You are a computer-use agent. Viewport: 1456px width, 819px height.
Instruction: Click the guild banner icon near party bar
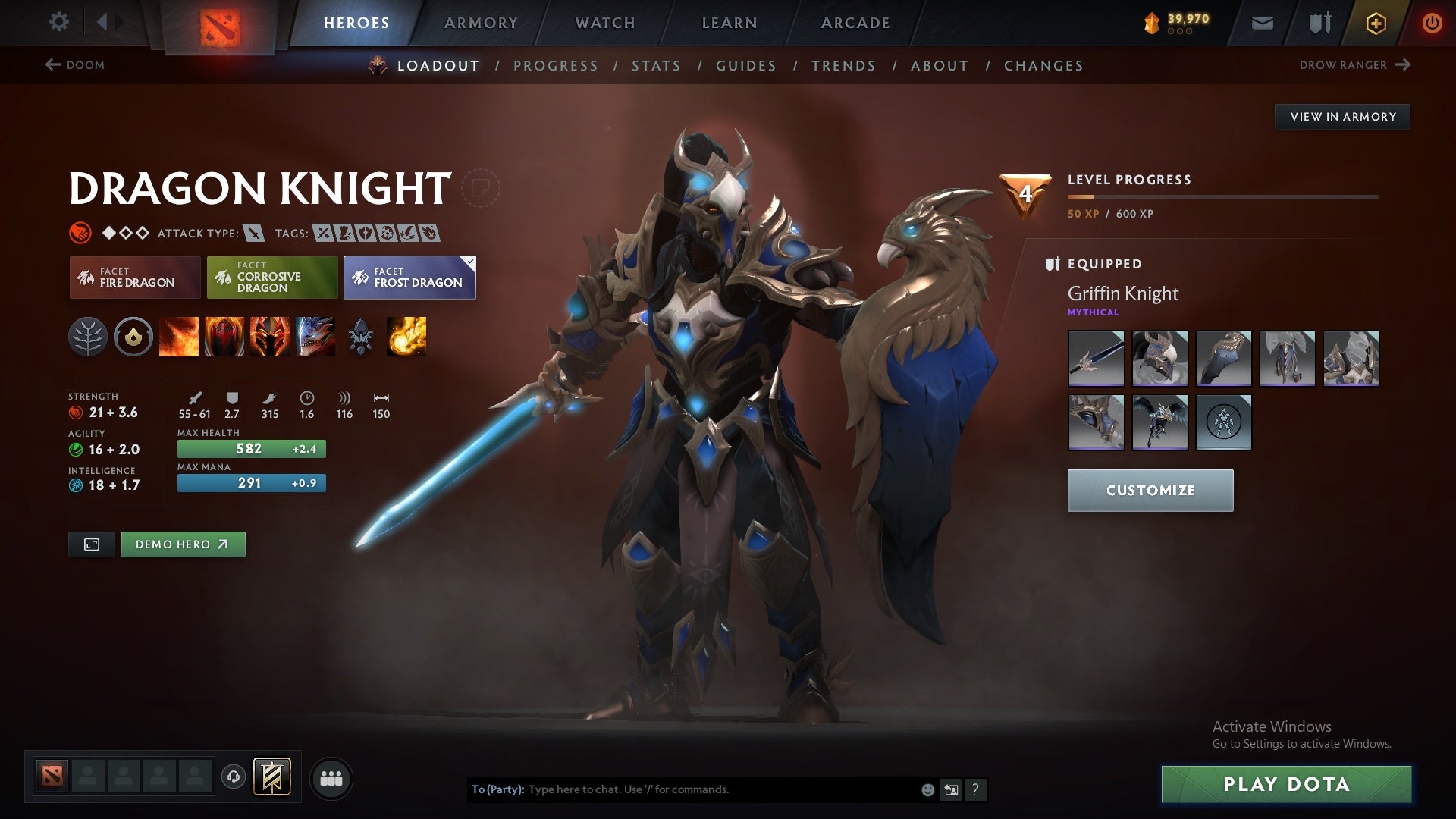point(271,777)
